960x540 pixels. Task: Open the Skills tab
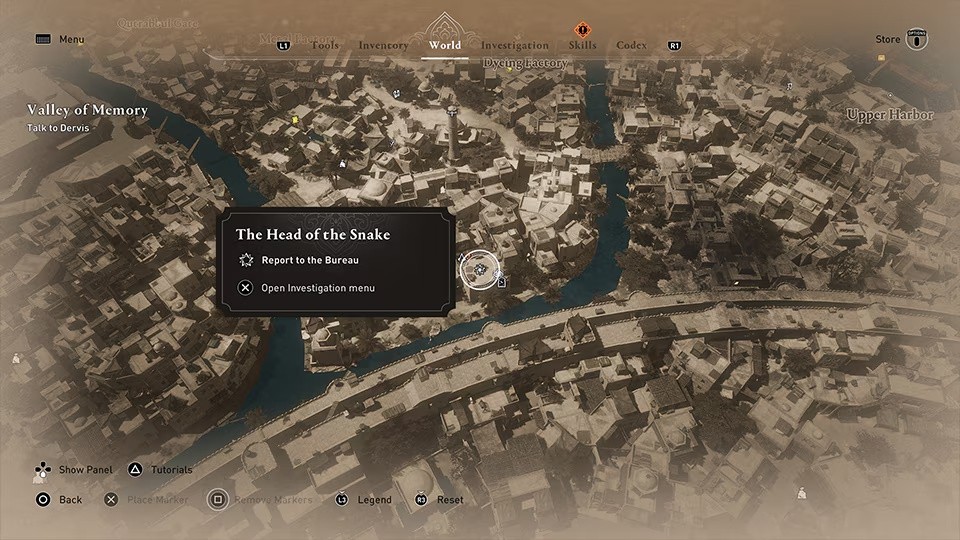coord(582,45)
